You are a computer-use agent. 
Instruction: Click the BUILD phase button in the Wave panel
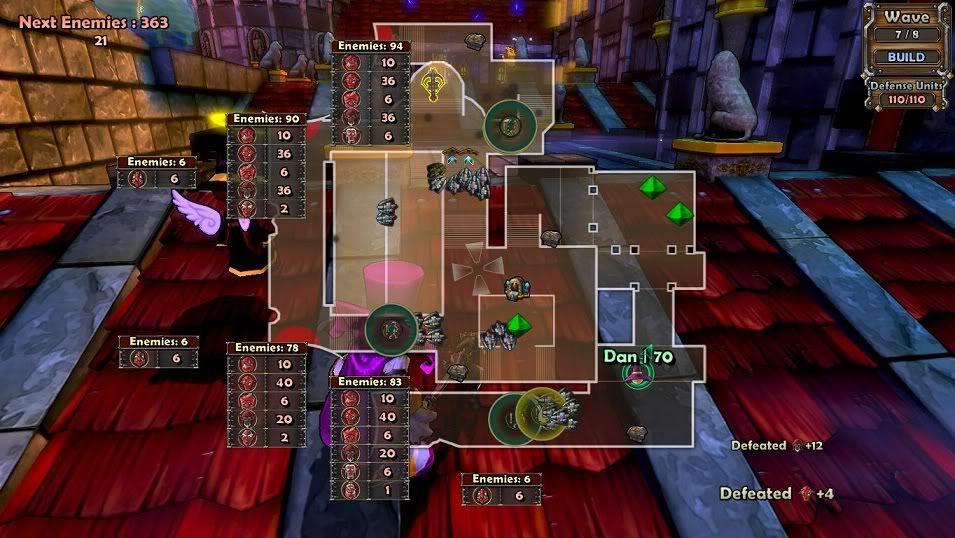[x=906, y=58]
